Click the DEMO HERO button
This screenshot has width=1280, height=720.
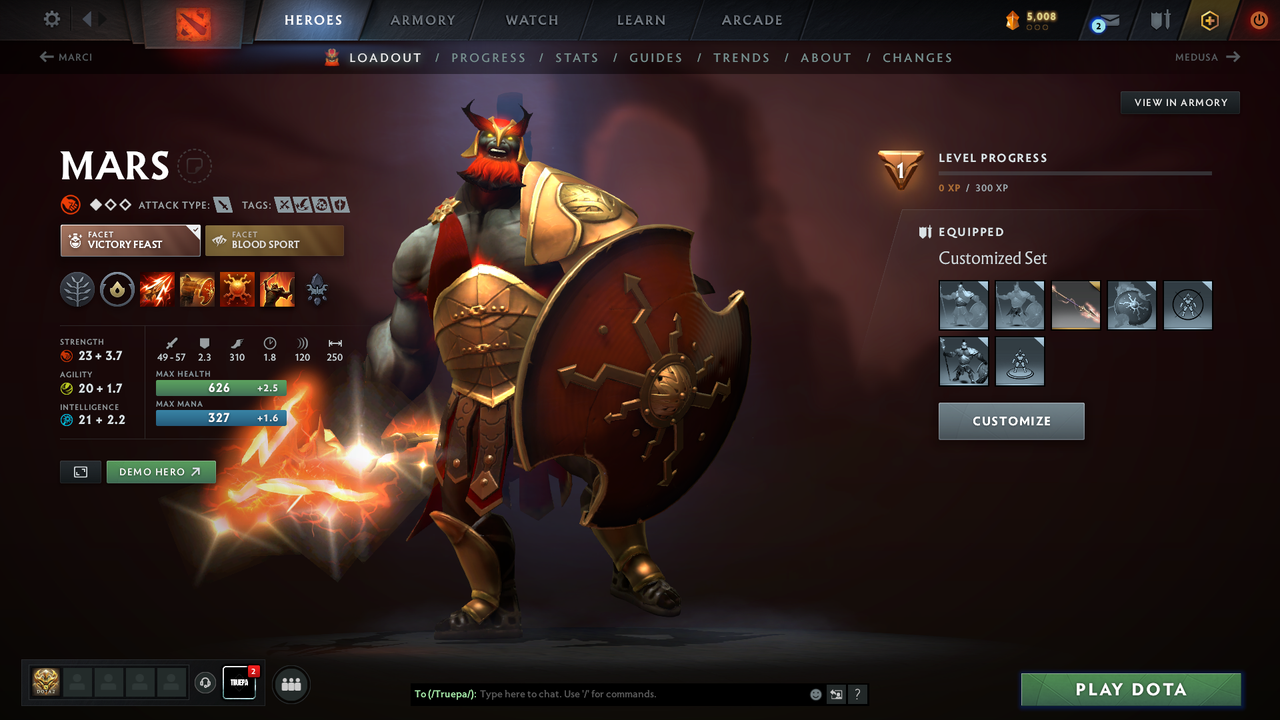[x=160, y=471]
